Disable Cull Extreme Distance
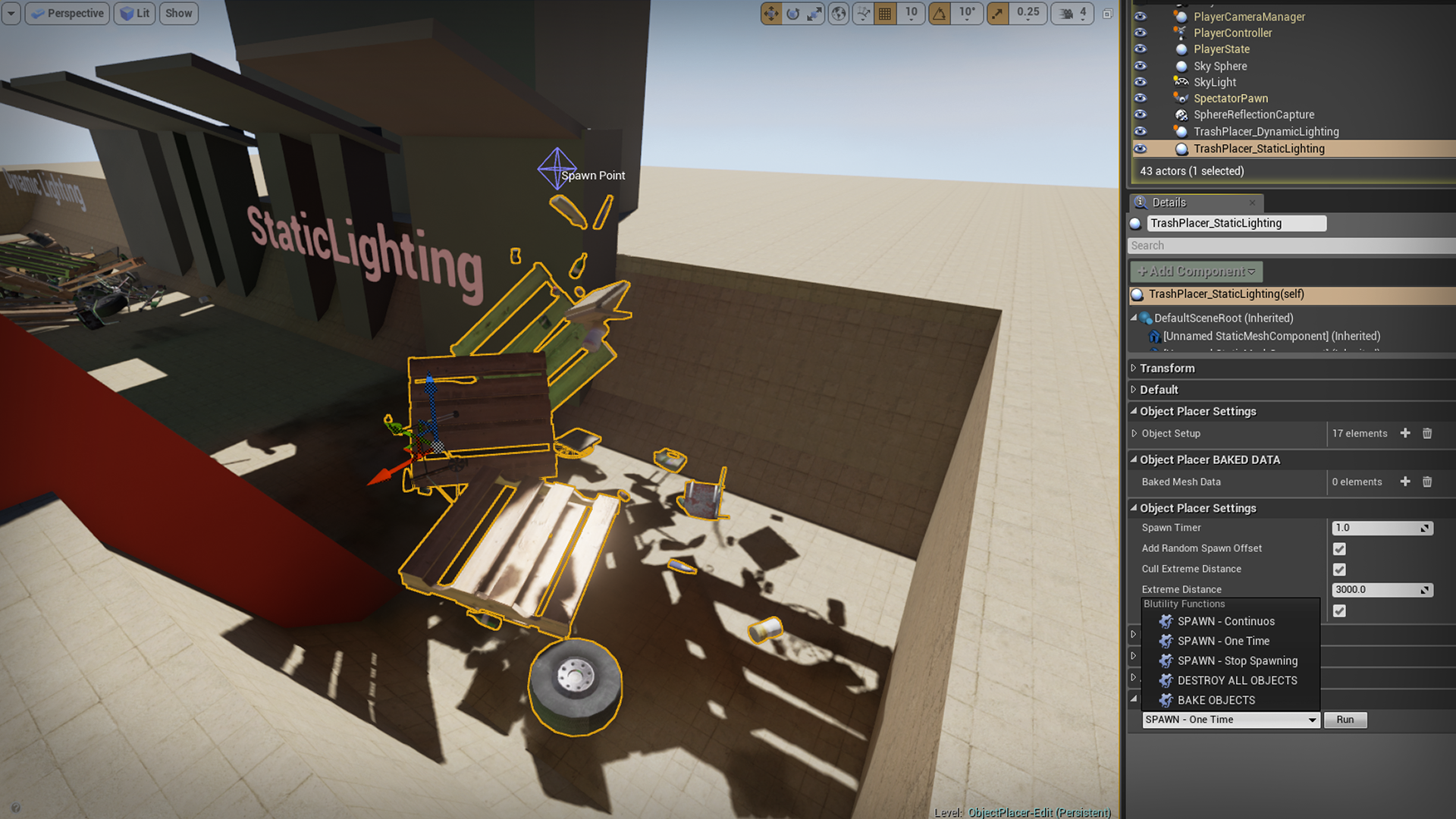 (x=1339, y=569)
